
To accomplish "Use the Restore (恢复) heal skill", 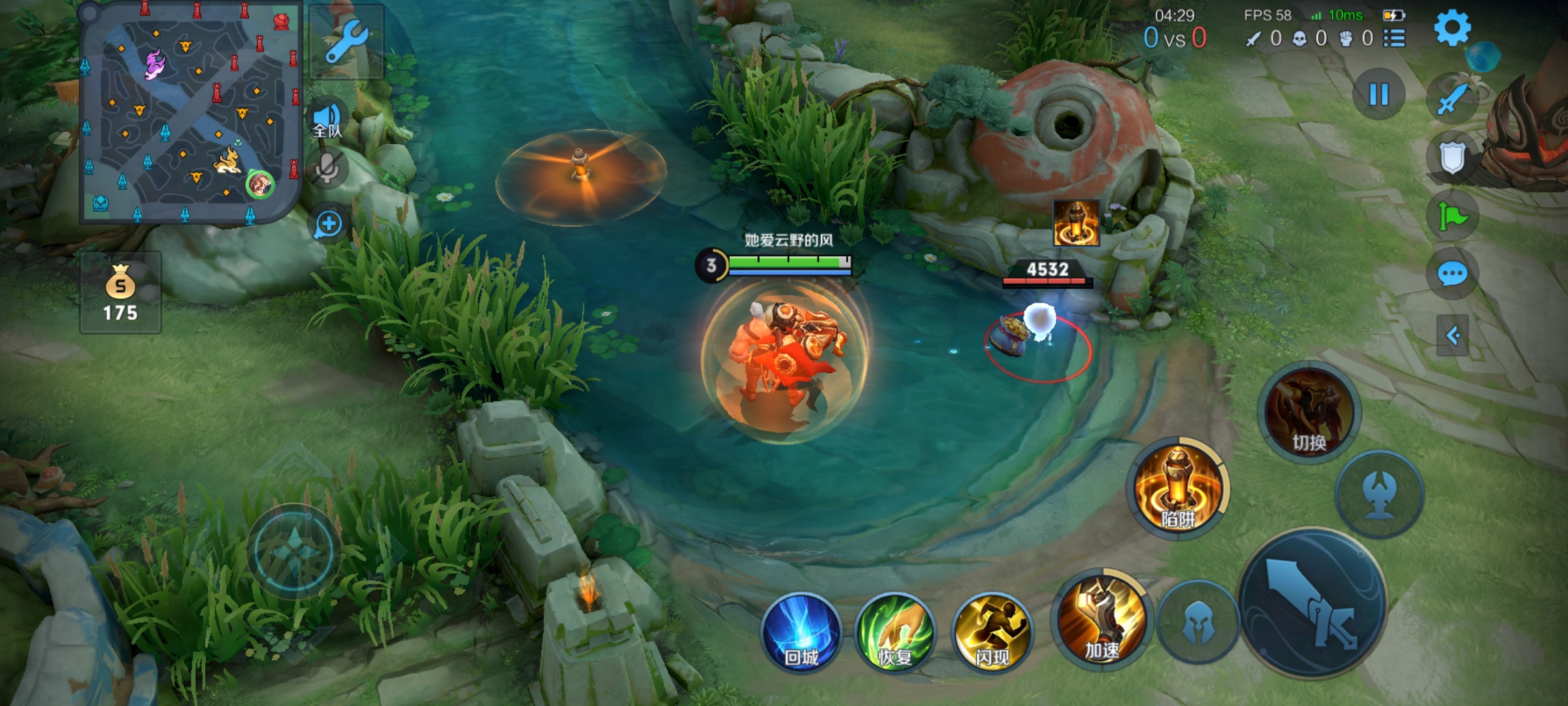I will pos(895,632).
